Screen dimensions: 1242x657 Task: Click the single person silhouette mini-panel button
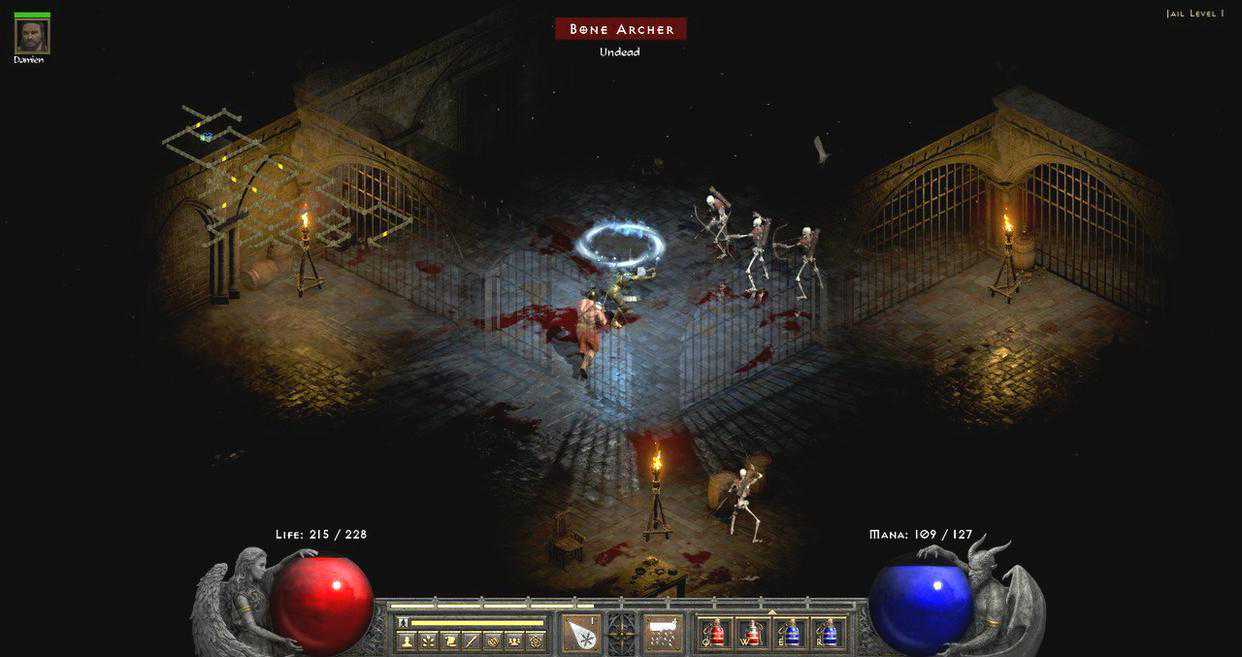point(406,641)
